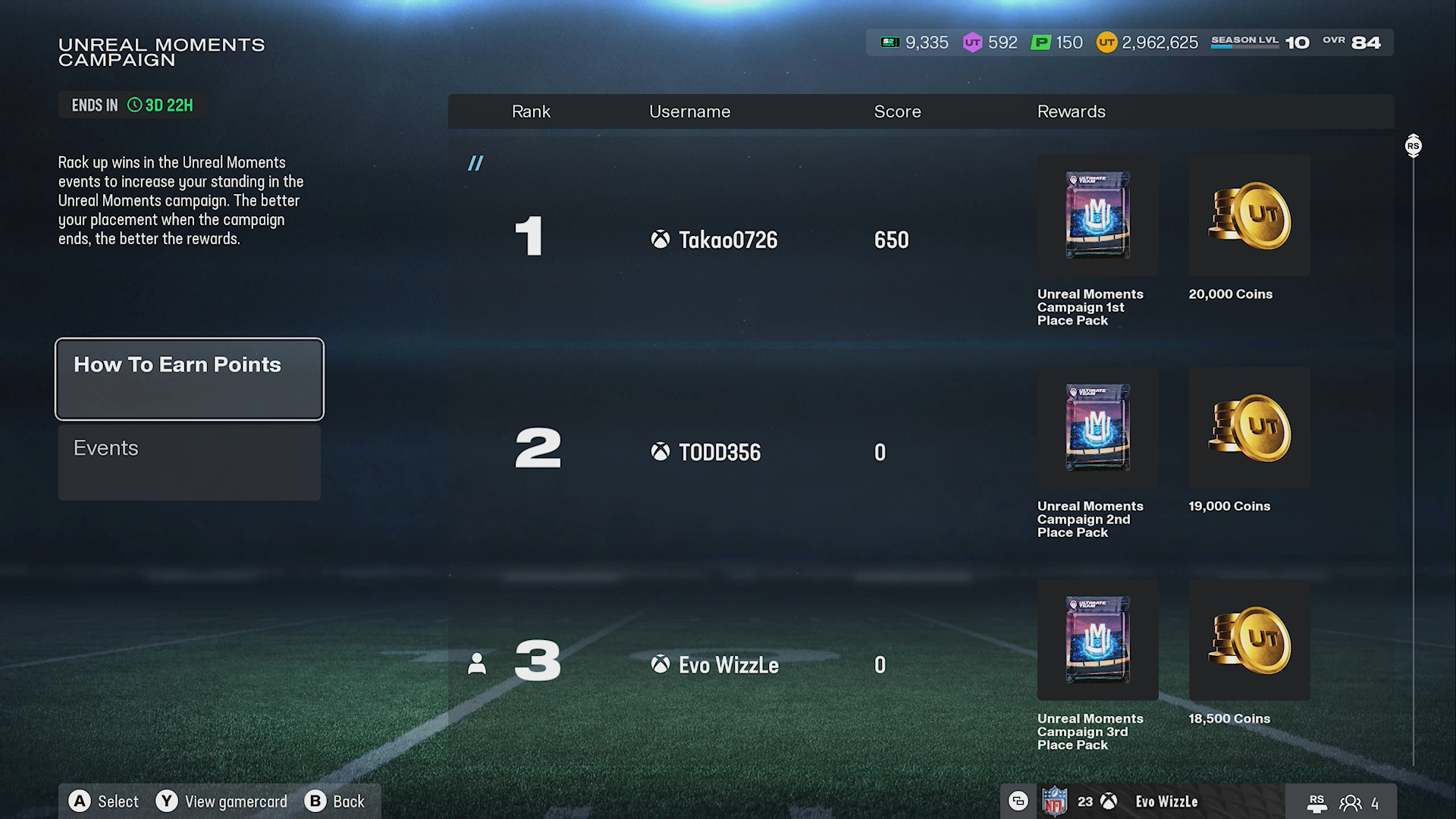
Task: Click the player silhouette icon next to rank 3
Action: coord(477,663)
